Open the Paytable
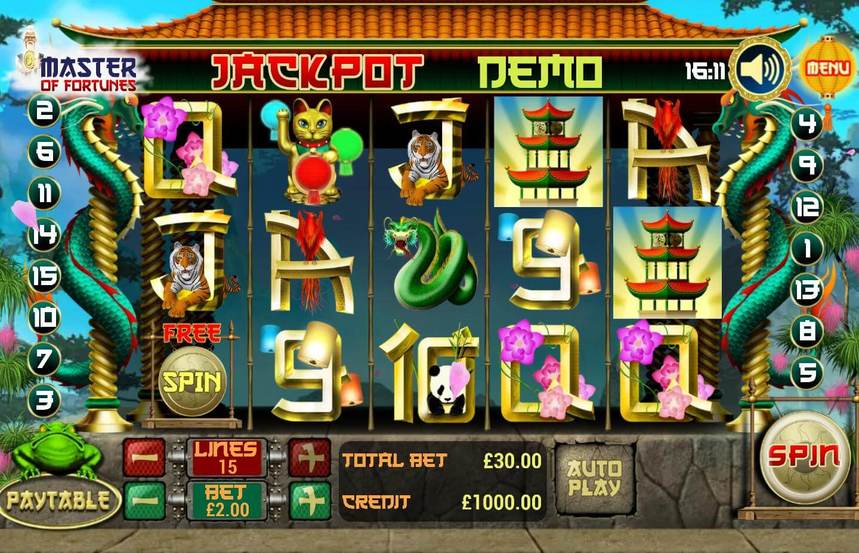The width and height of the screenshot is (859, 553). click(58, 498)
